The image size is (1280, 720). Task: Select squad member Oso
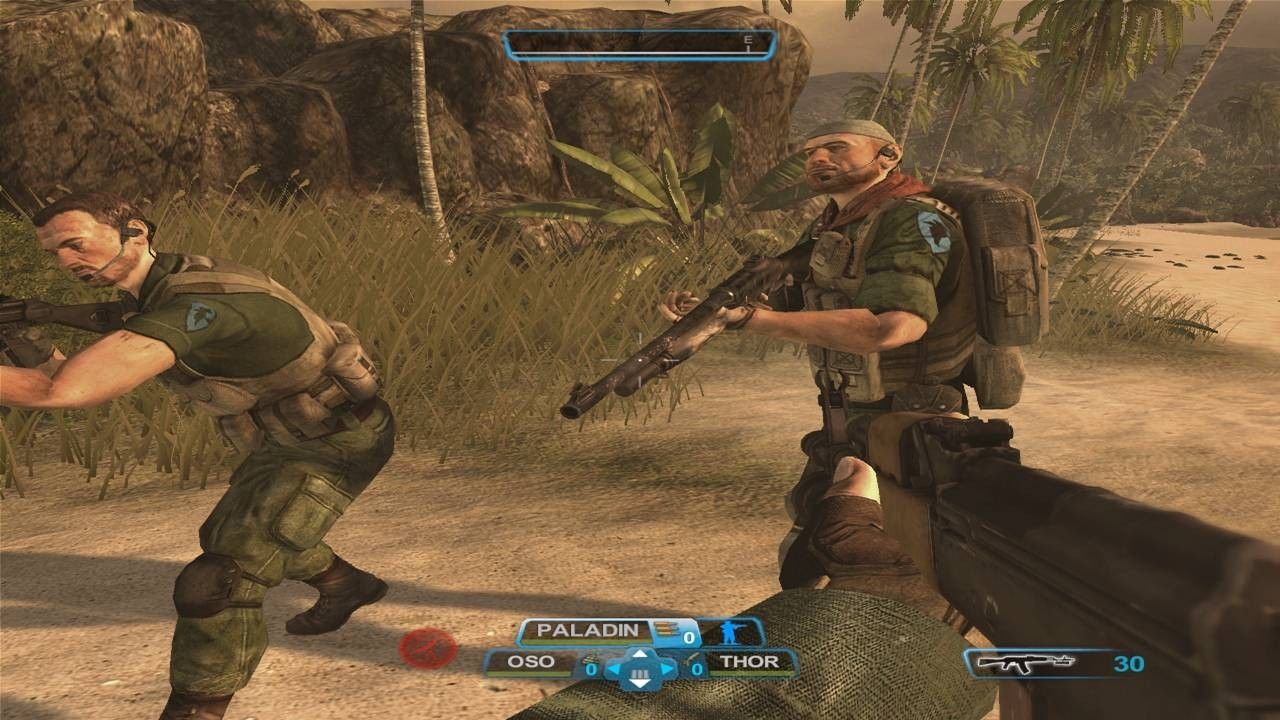530,662
